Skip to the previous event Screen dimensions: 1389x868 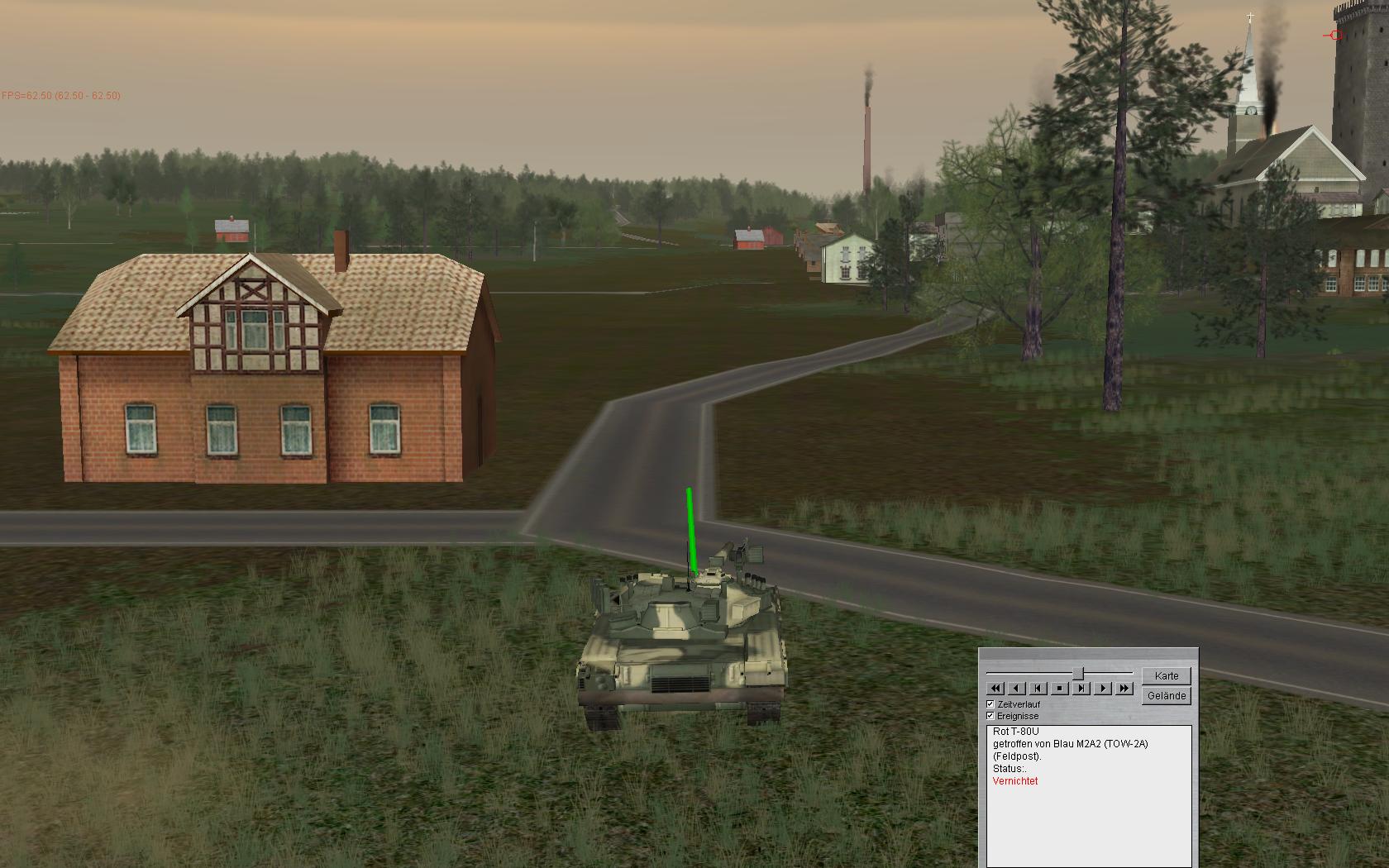point(1038,689)
